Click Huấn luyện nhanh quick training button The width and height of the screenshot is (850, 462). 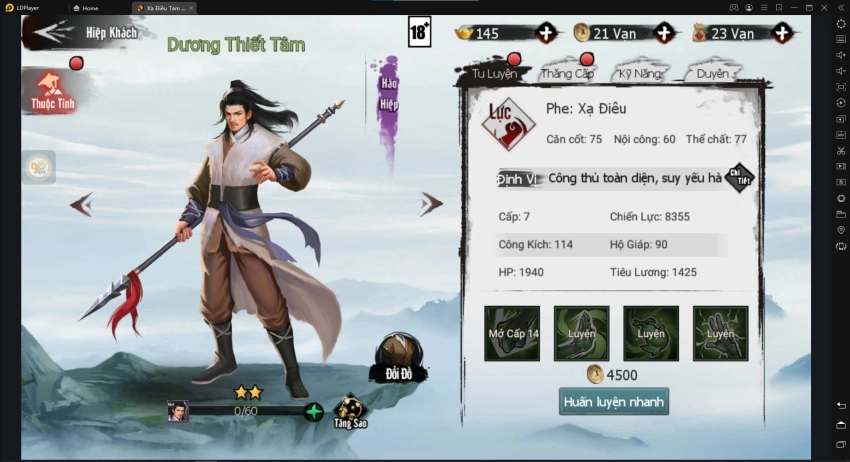pos(613,401)
